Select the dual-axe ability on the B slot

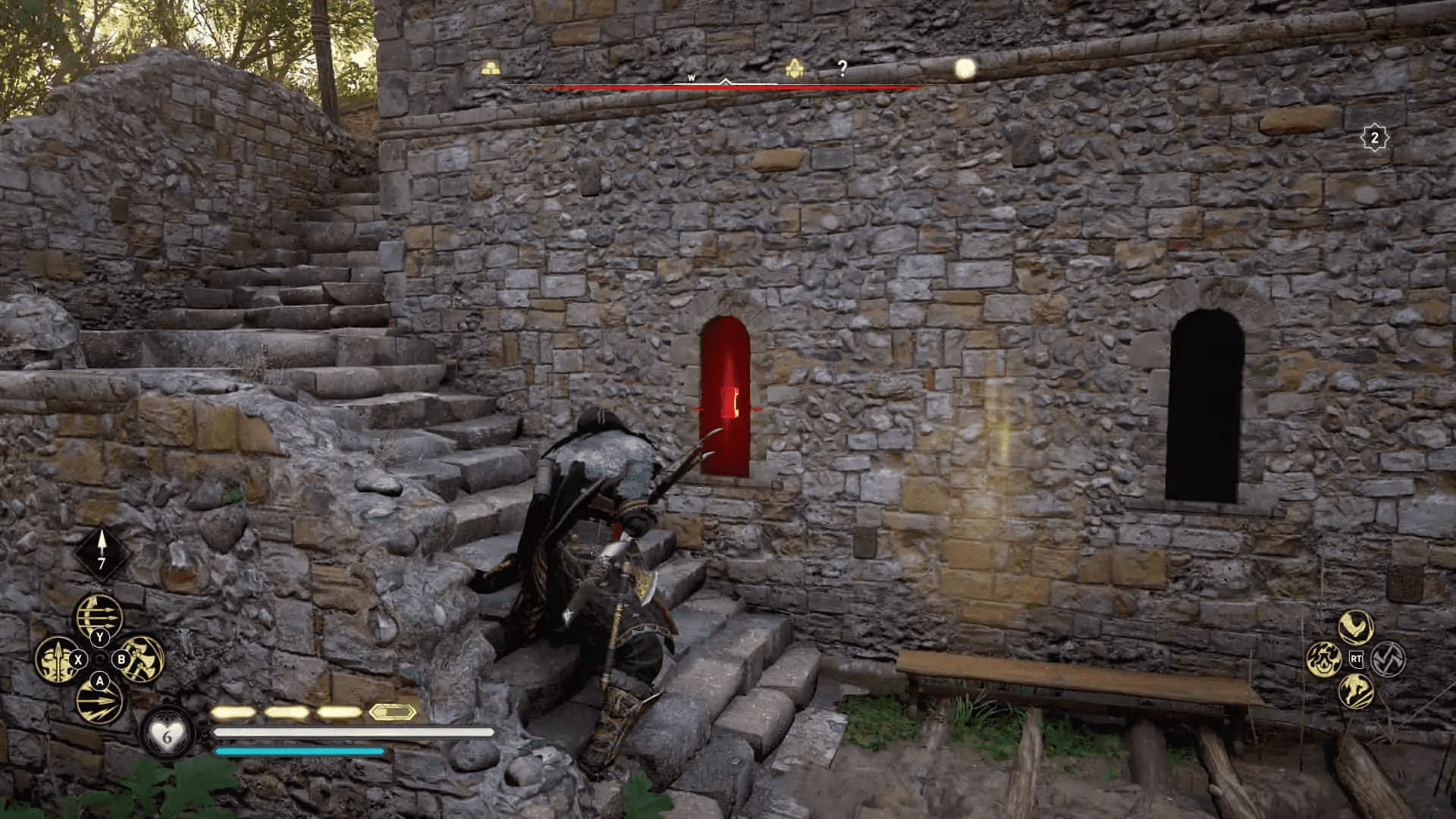click(x=142, y=660)
